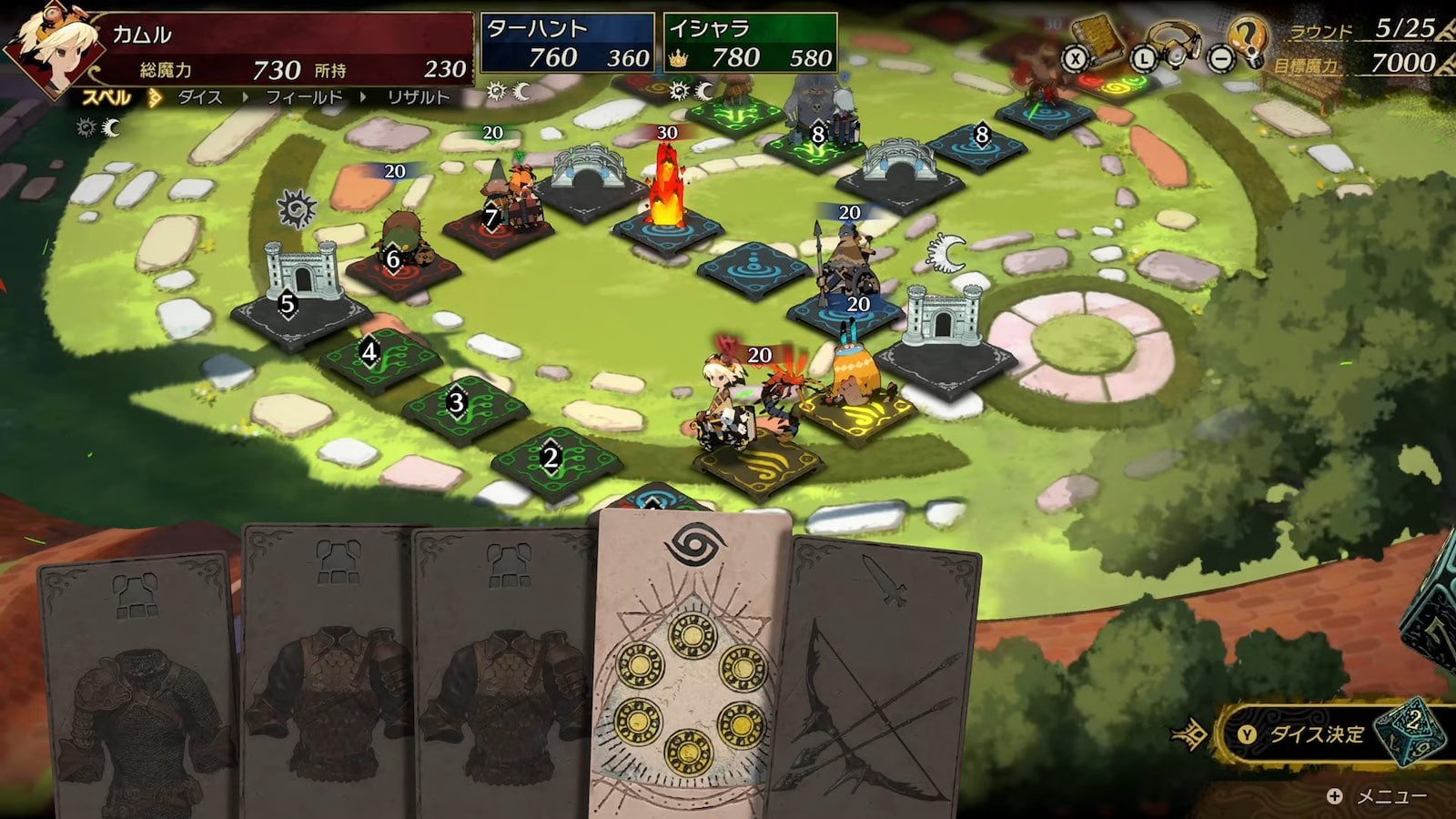
Task: Select the board tile numbered 3
Action: coord(457,402)
